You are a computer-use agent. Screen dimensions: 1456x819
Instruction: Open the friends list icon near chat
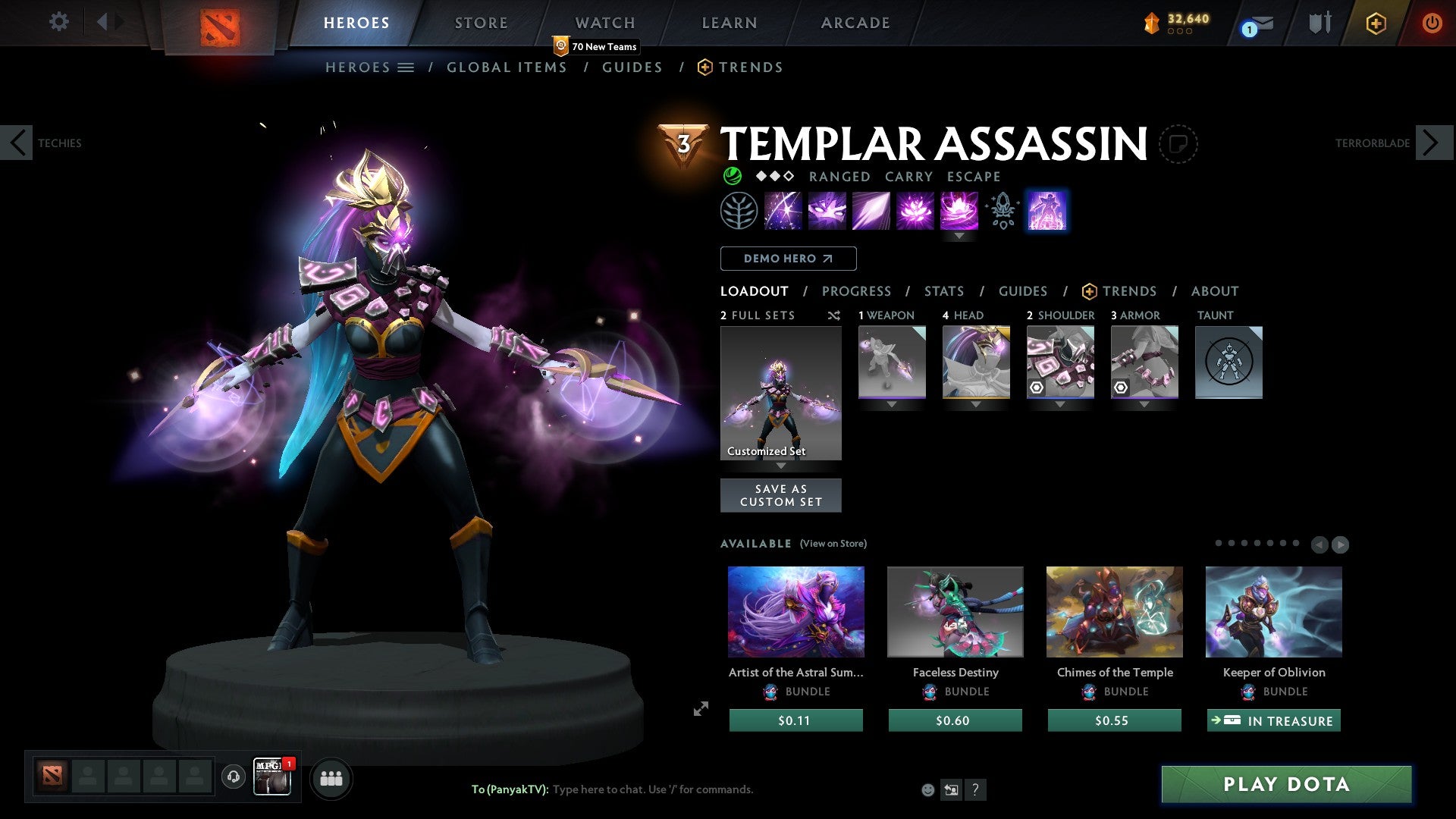pyautogui.click(x=331, y=777)
